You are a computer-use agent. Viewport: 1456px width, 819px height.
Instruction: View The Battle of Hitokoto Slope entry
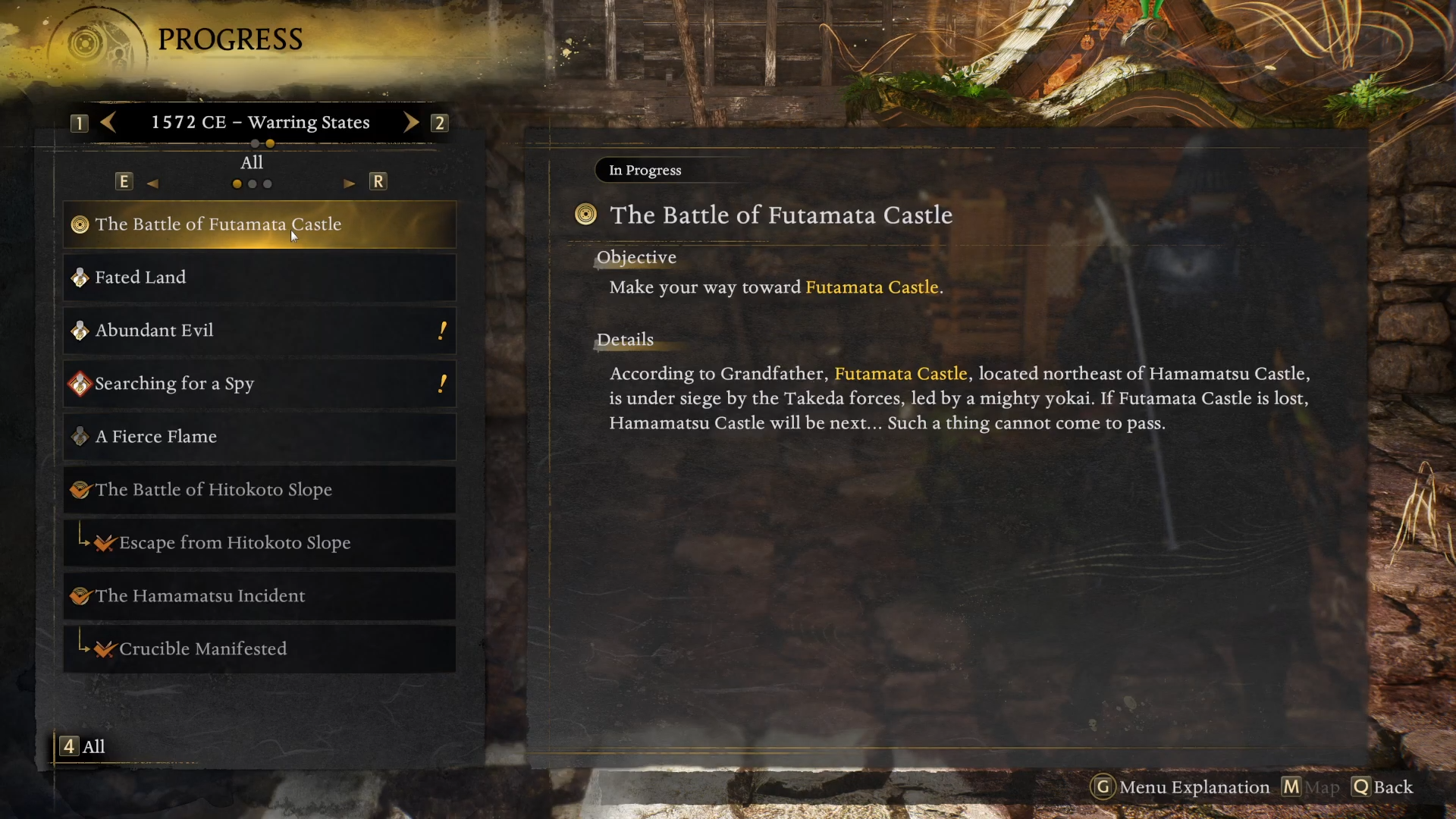(x=259, y=490)
